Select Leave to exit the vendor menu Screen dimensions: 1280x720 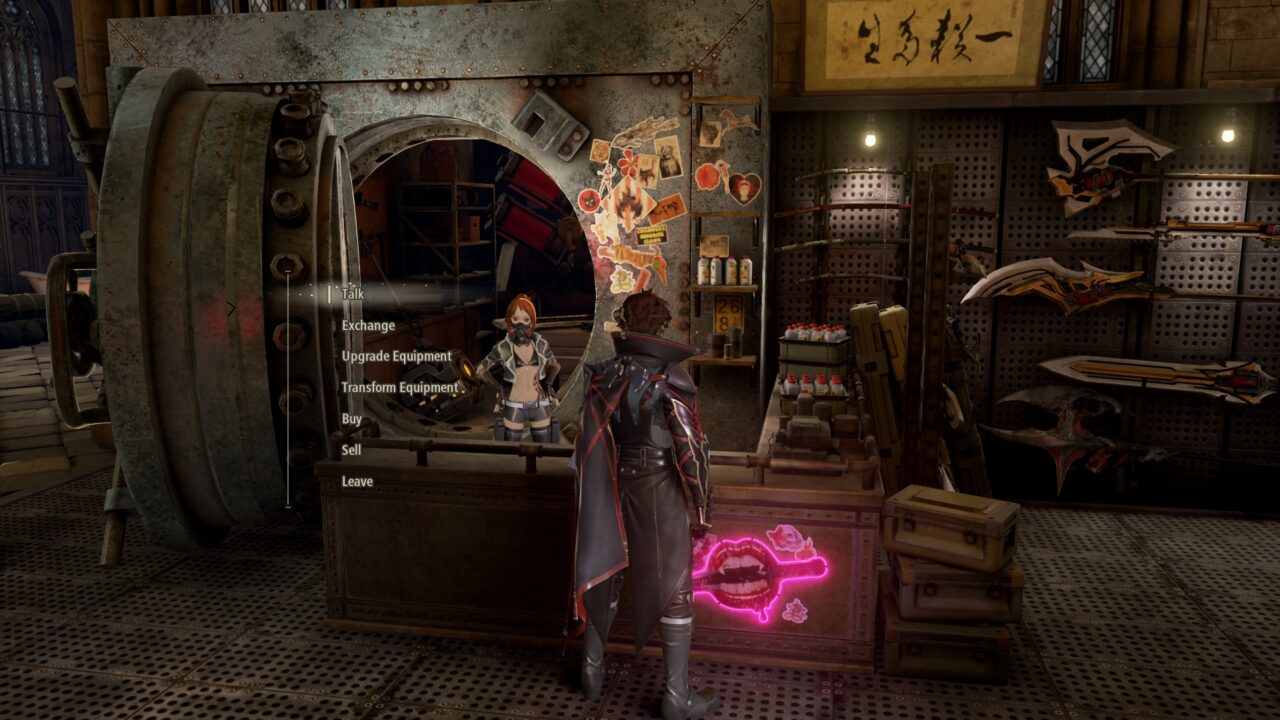356,481
